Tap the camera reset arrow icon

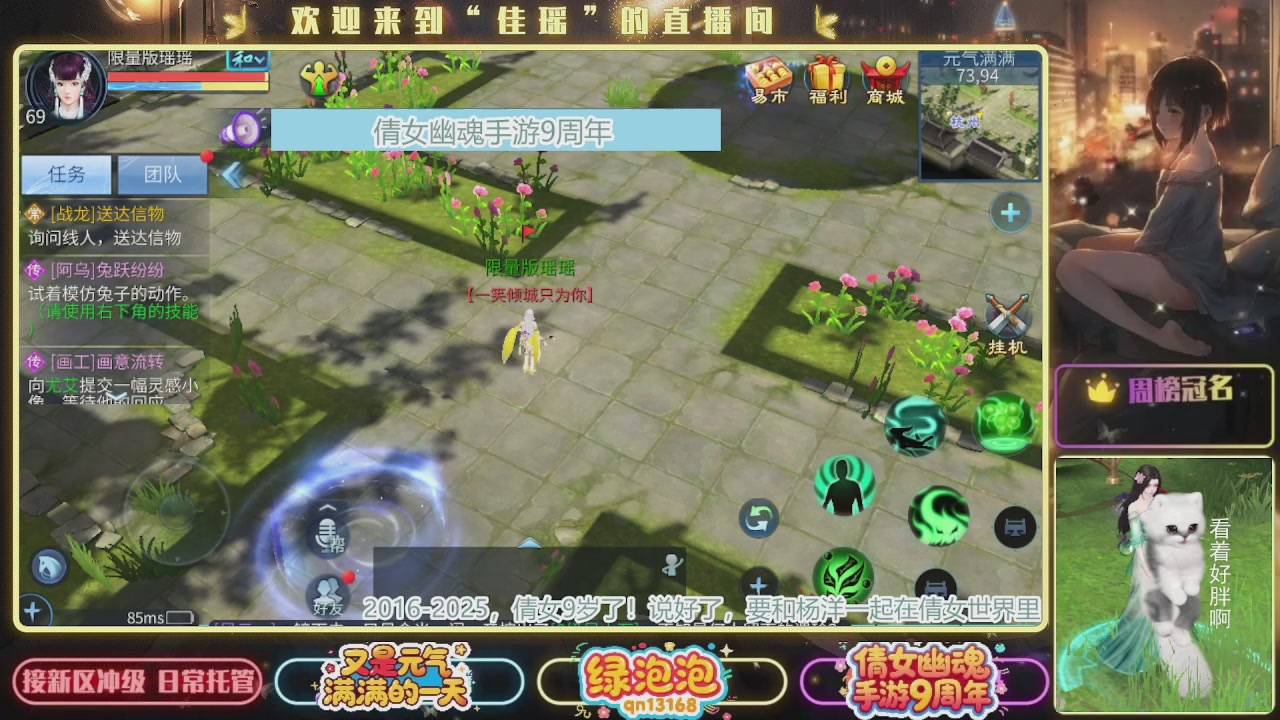point(758,518)
